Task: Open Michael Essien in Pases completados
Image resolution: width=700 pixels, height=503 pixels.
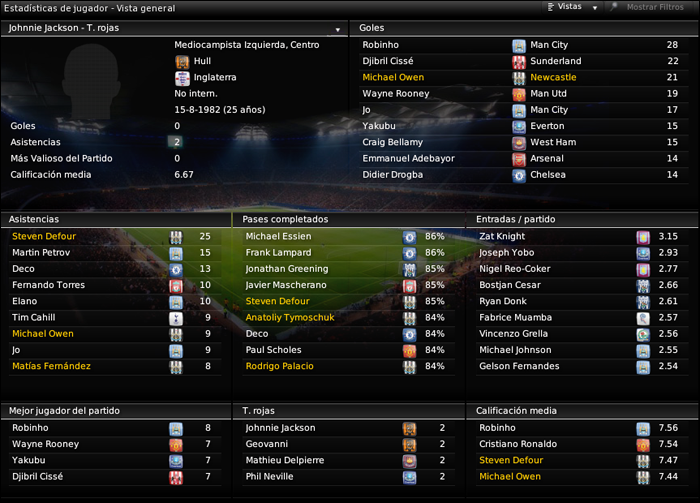Action: [x=278, y=236]
